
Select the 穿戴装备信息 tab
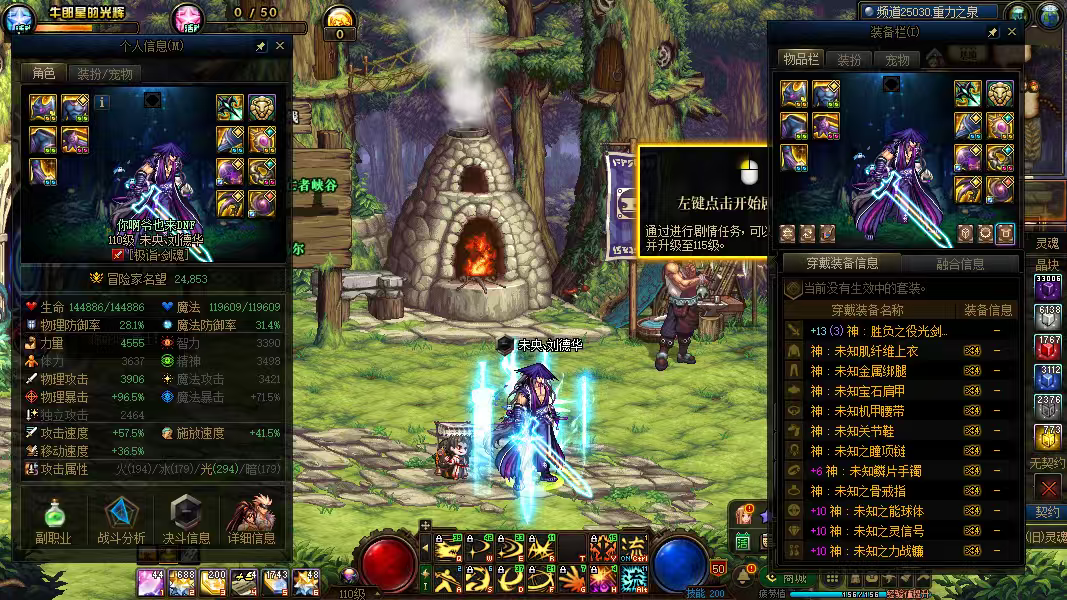pyautogui.click(x=843, y=264)
